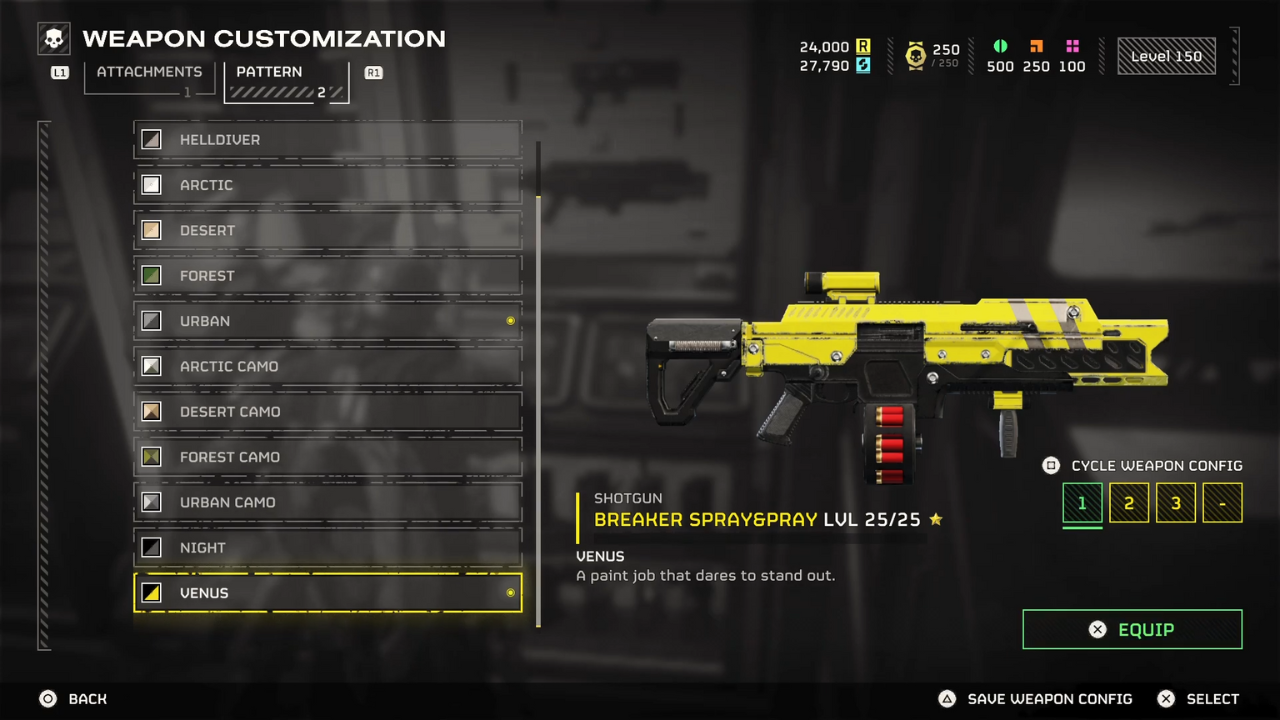This screenshot has width=1280, height=720.
Task: Highlight the Venus pattern row
Action: (328, 593)
